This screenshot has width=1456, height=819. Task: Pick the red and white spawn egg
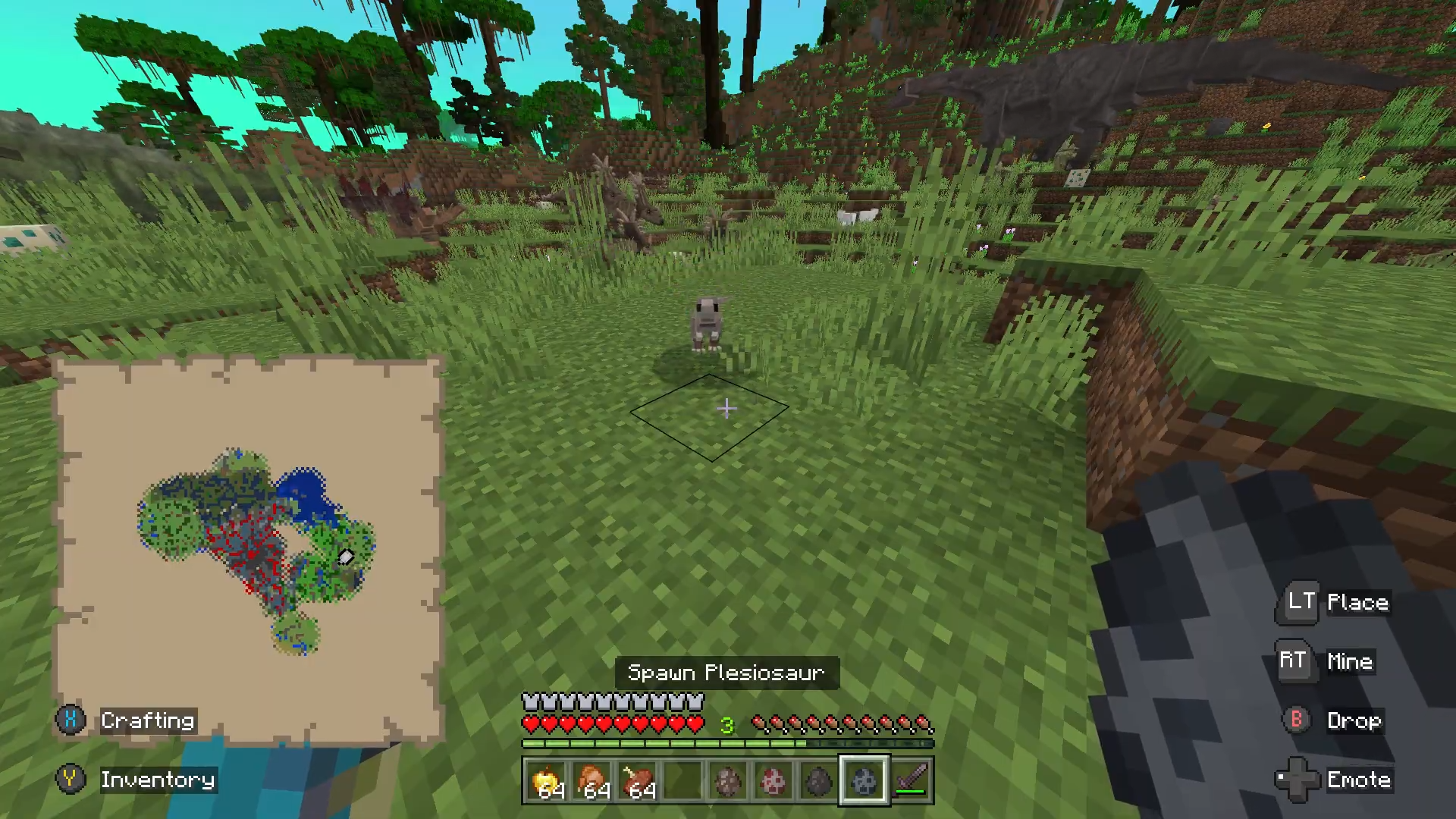(773, 781)
